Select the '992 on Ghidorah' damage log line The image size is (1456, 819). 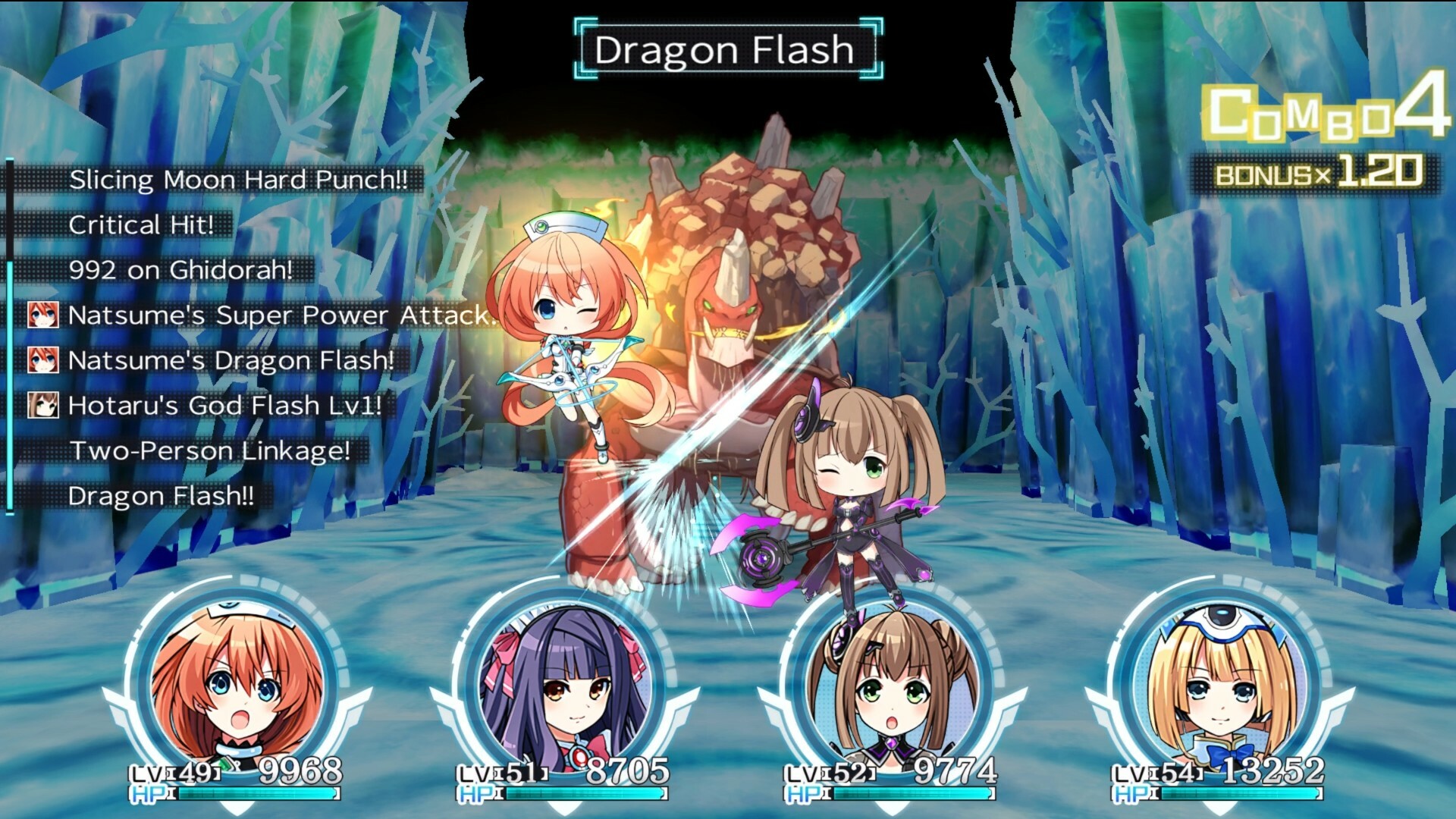click(x=182, y=271)
